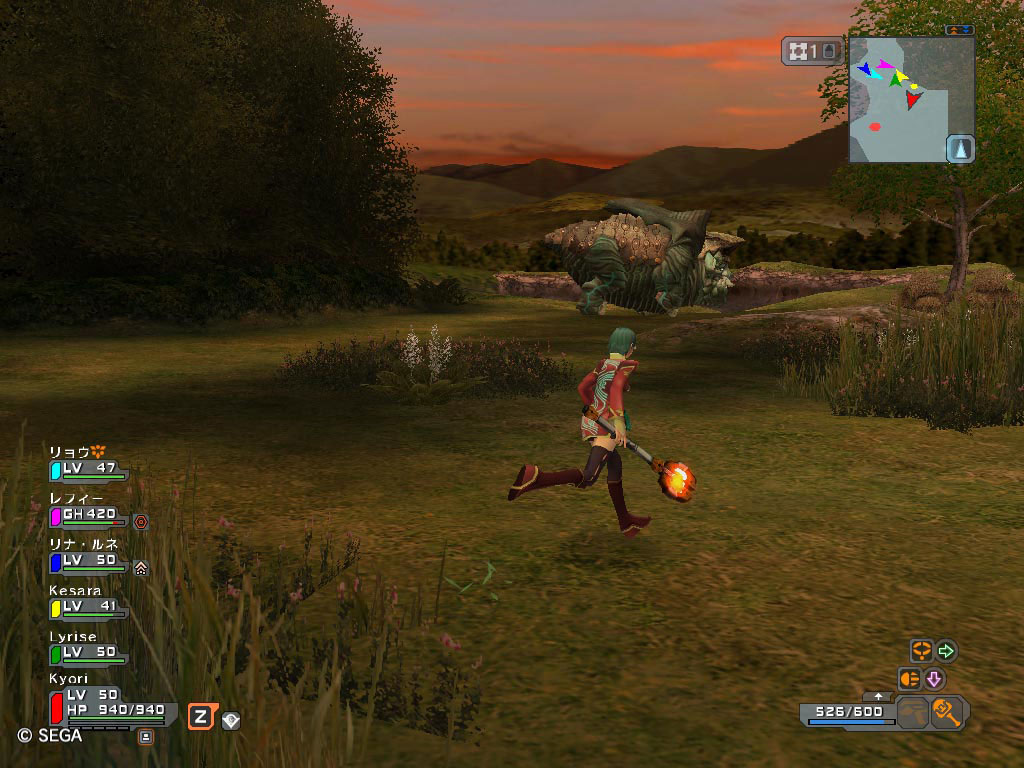Screen dimensions: 1024x768
Task: Click the double-chevron buff status icon
Action: (141, 567)
